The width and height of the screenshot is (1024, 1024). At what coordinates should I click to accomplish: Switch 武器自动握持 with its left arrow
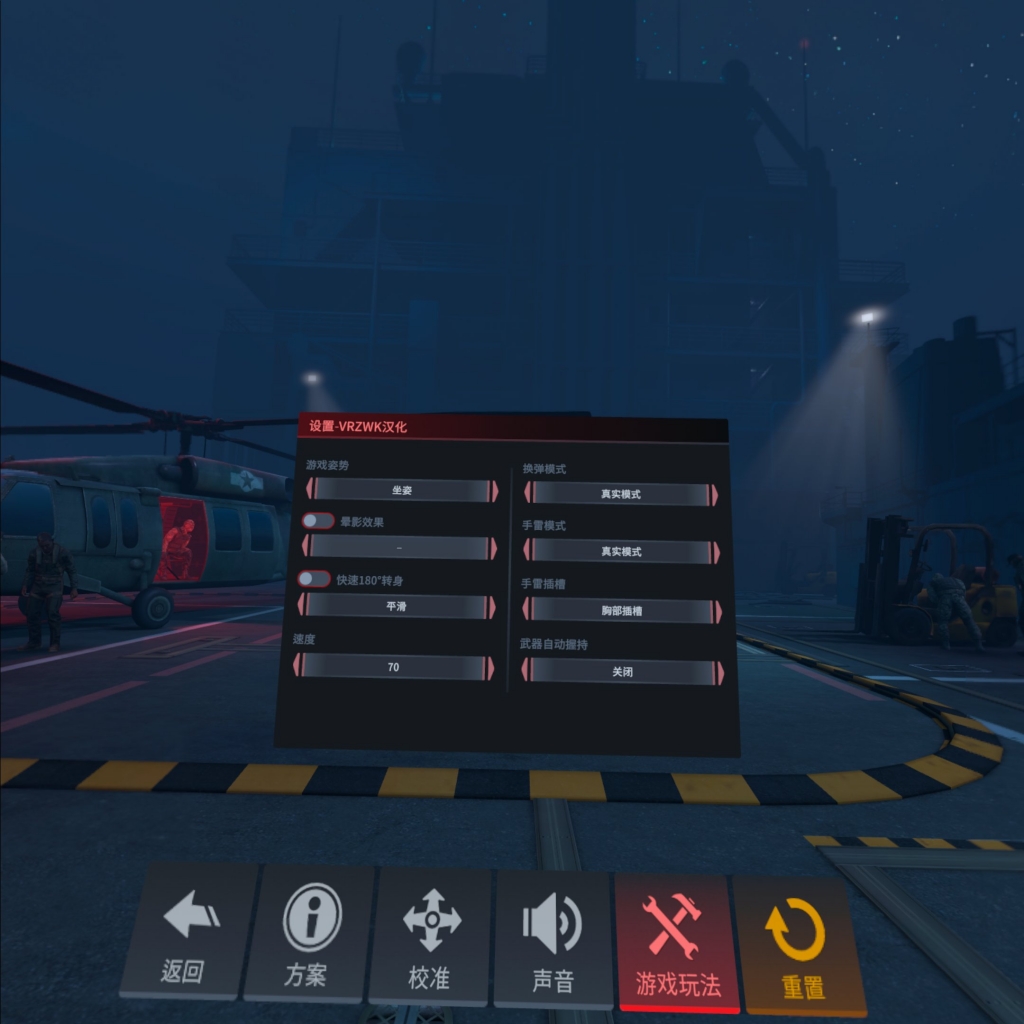point(526,670)
